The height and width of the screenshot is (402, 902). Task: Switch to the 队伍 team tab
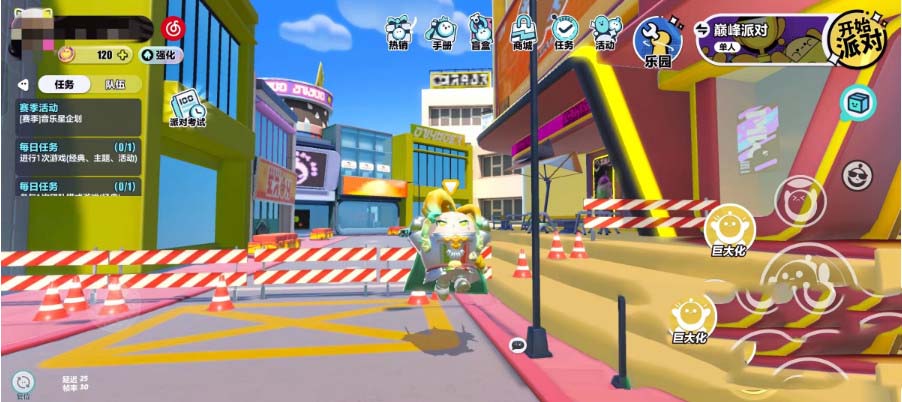[x=113, y=85]
